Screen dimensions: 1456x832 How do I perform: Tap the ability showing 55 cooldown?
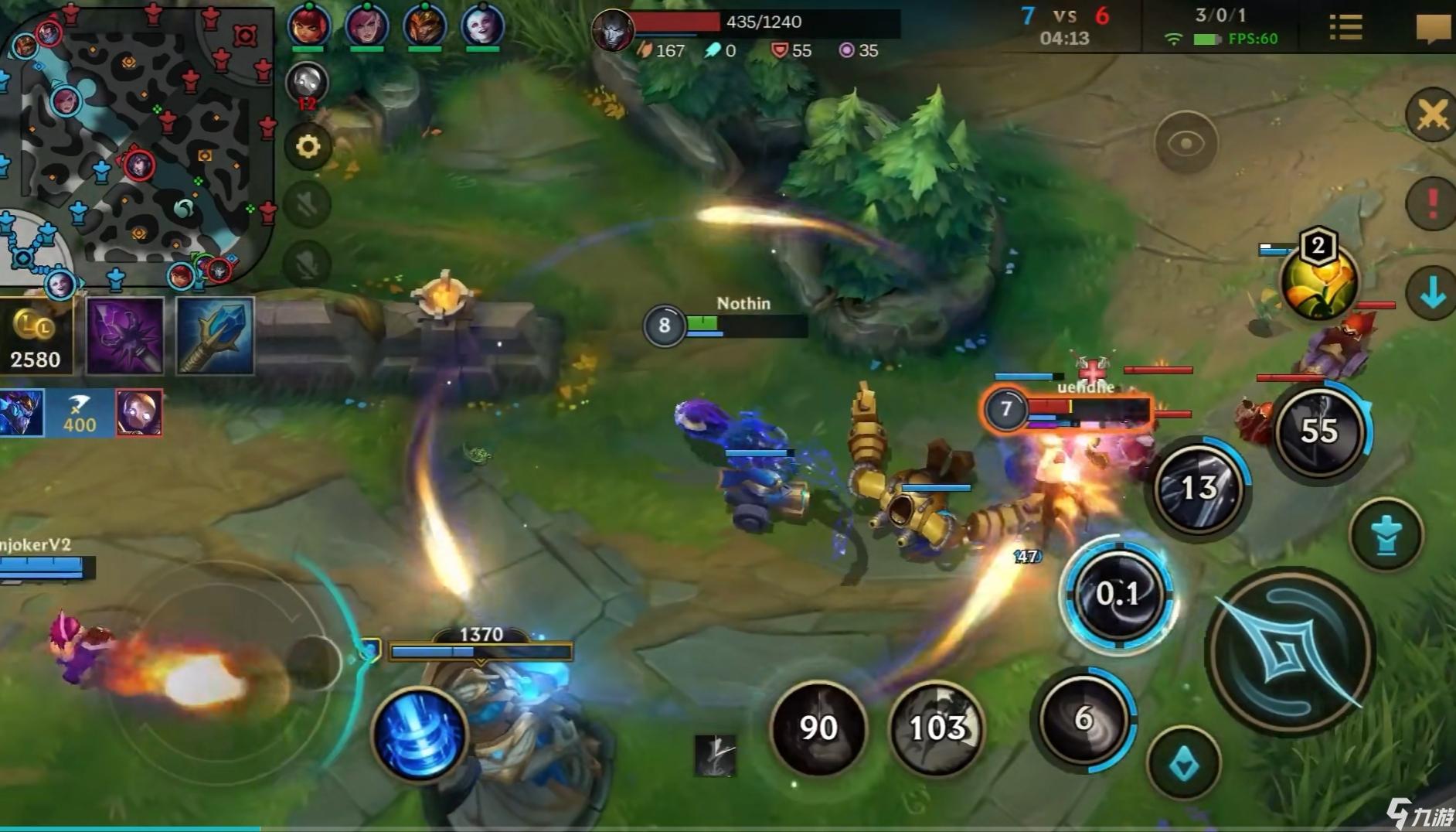click(1319, 431)
